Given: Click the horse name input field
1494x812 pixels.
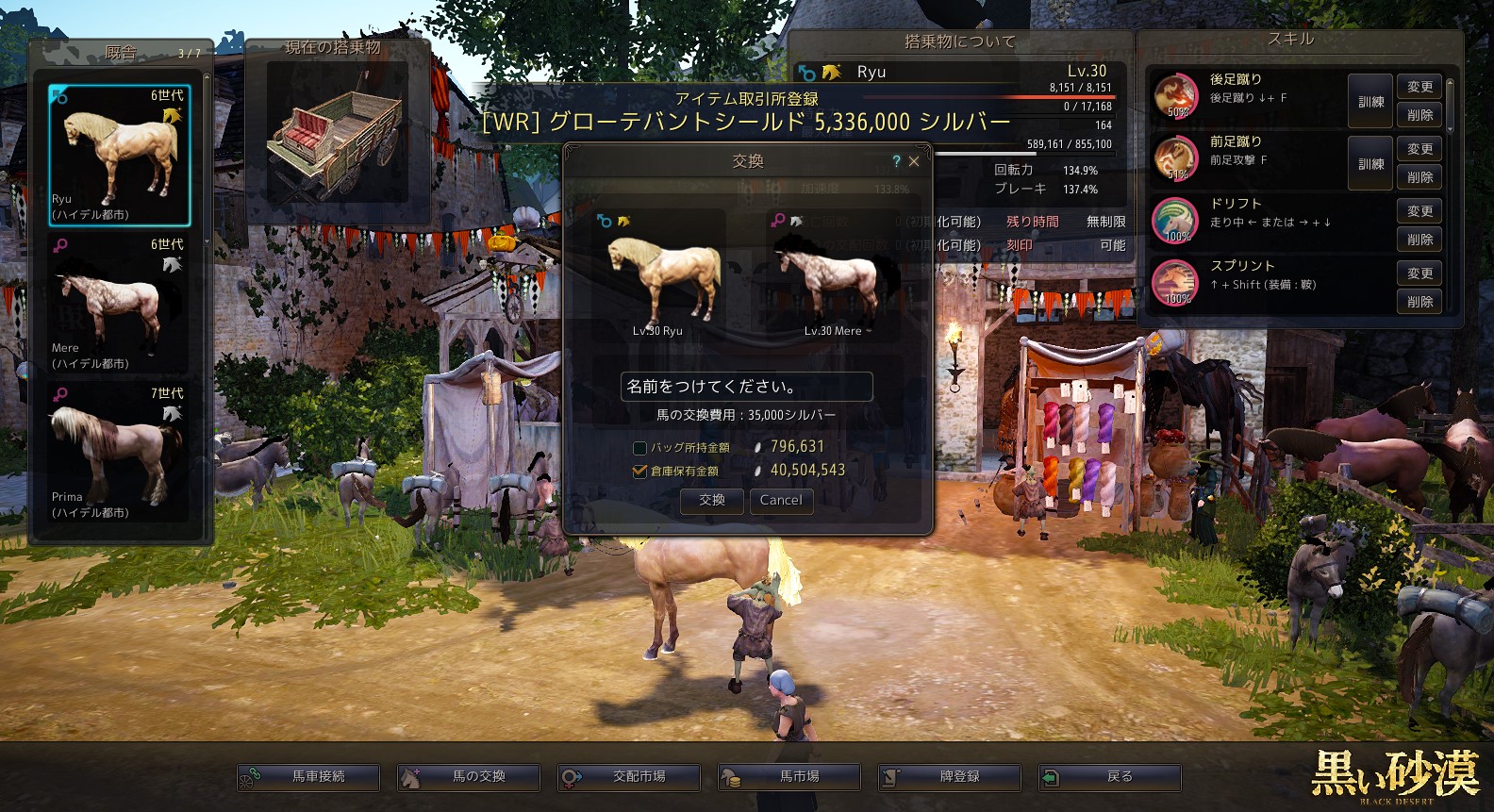Looking at the screenshot, I should [746, 387].
